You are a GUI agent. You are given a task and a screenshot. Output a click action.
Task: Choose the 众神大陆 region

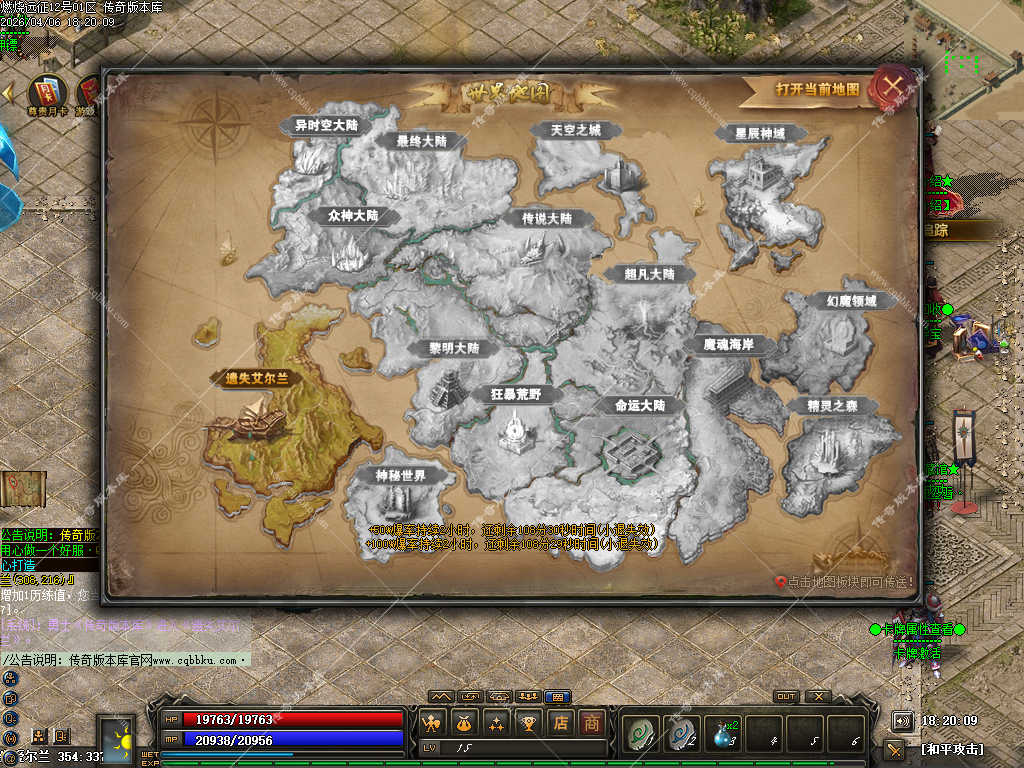pos(352,215)
